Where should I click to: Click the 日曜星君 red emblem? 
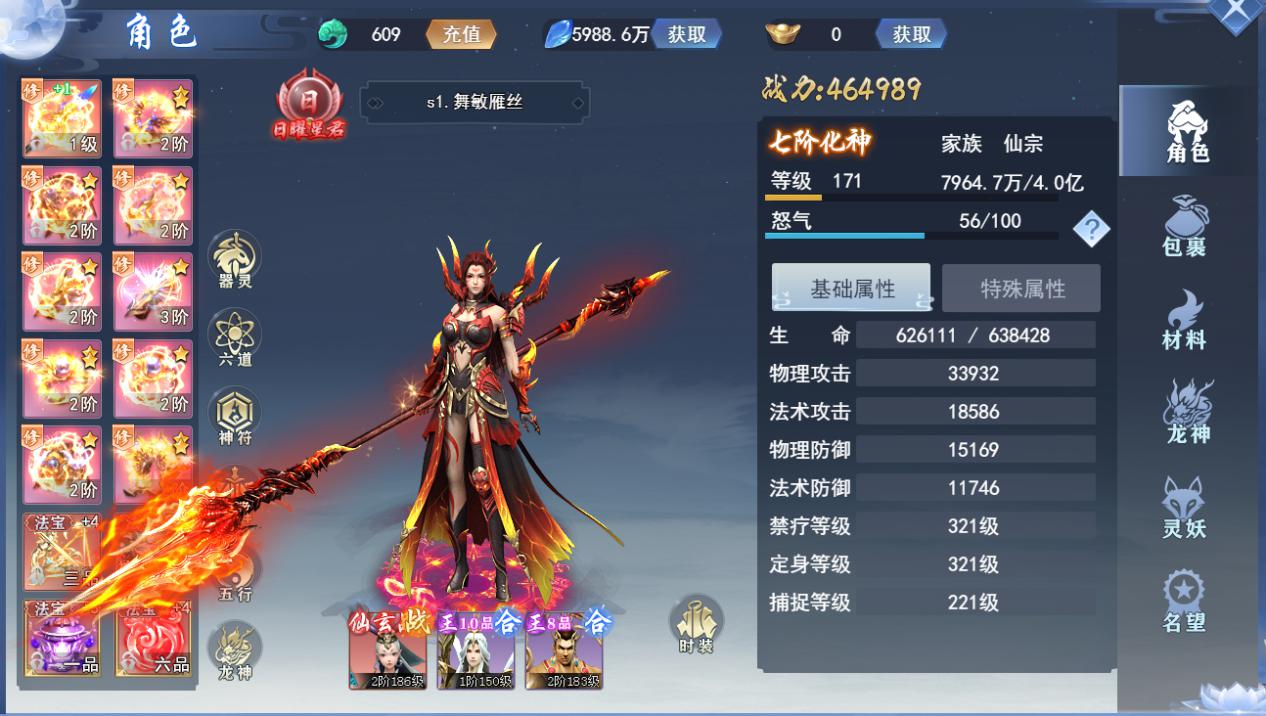coord(309,104)
